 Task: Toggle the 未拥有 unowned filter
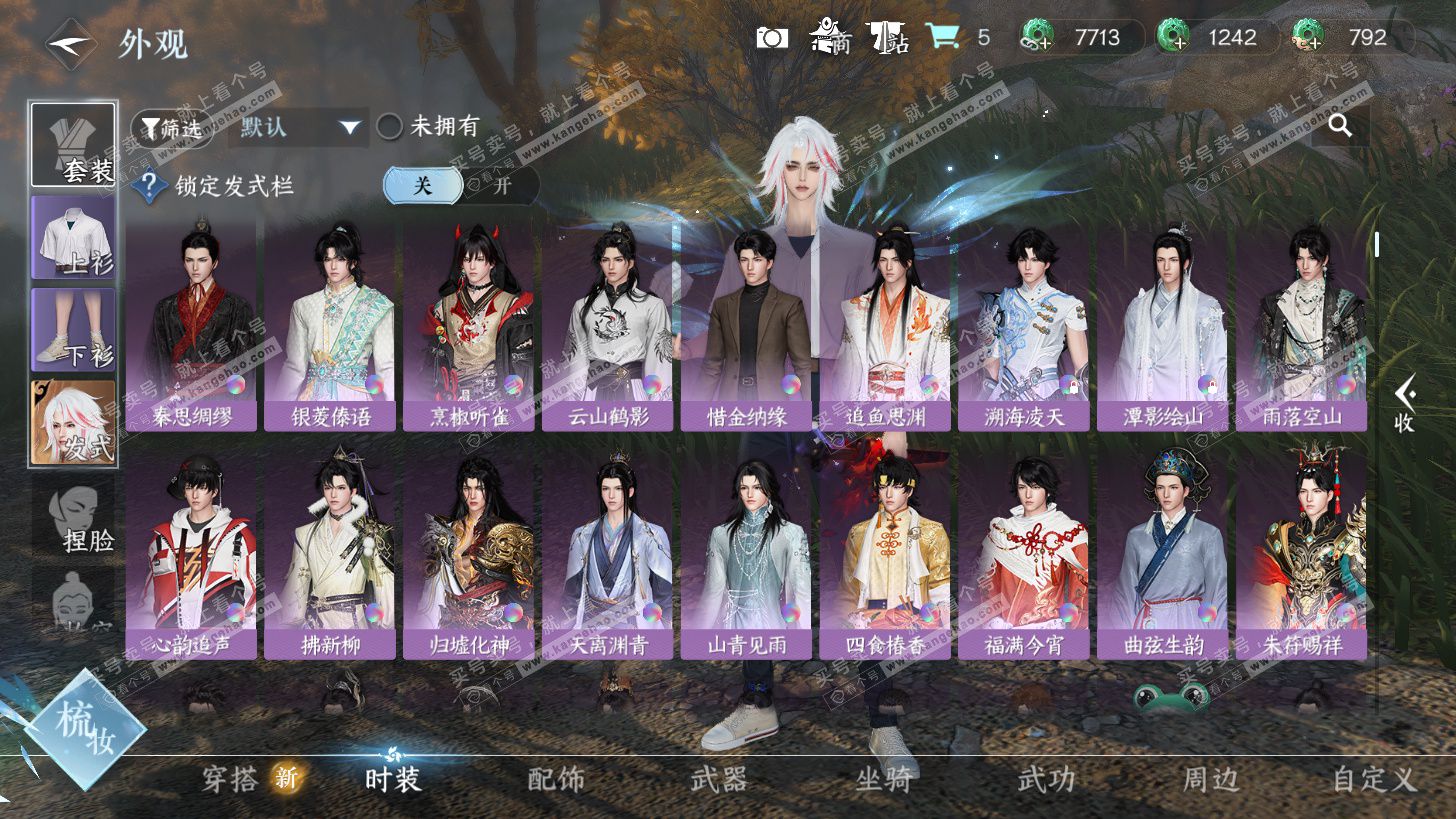tap(430, 127)
